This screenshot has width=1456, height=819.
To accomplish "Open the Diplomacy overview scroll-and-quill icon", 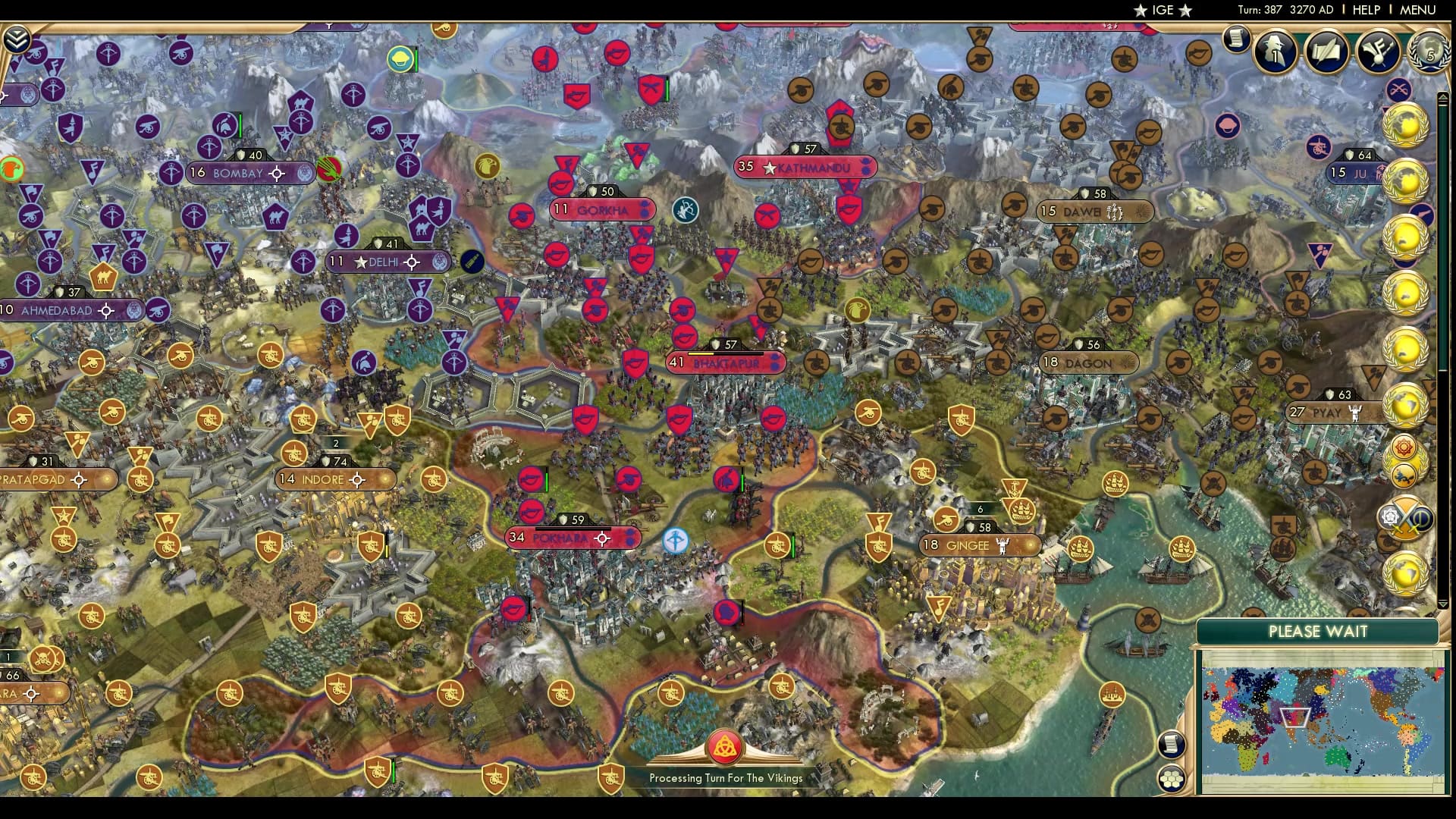I will pos(1326,52).
